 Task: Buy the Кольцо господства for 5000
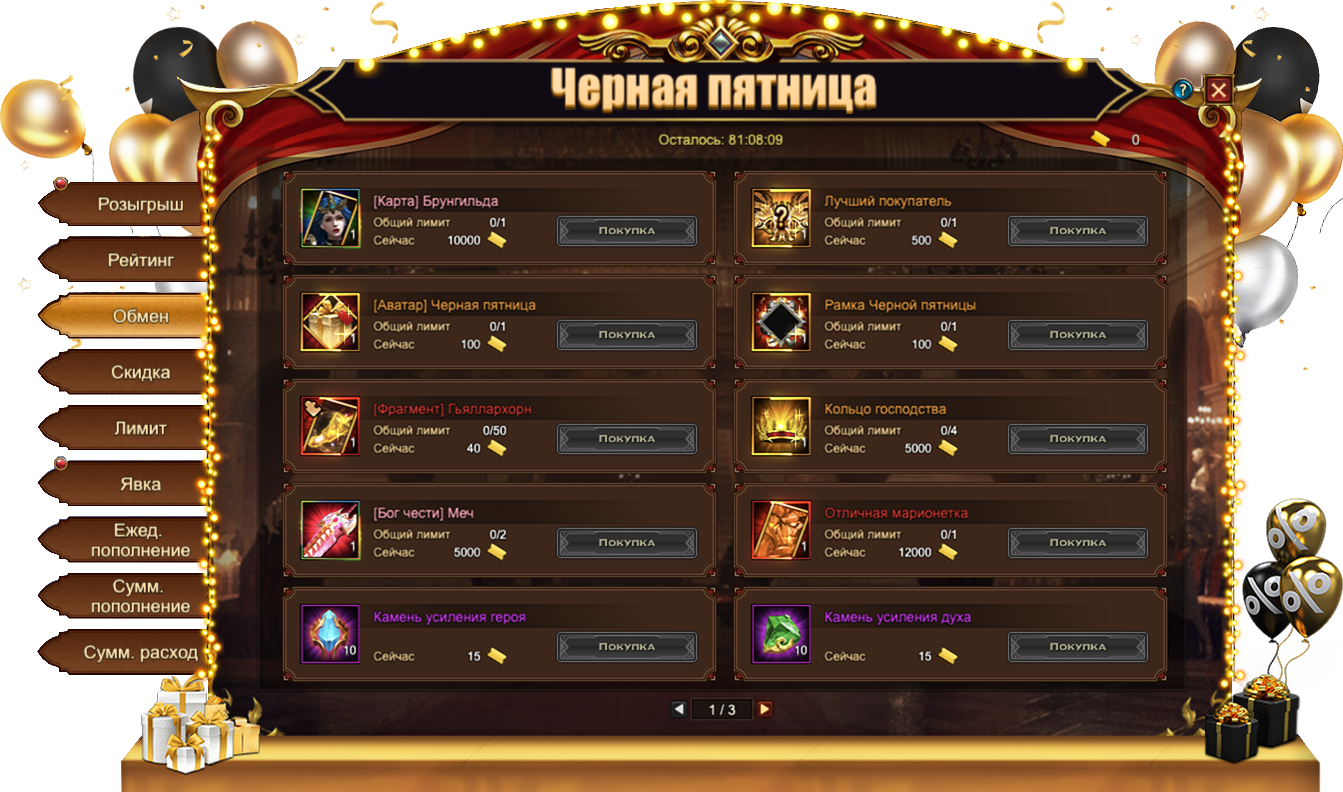(1077, 439)
